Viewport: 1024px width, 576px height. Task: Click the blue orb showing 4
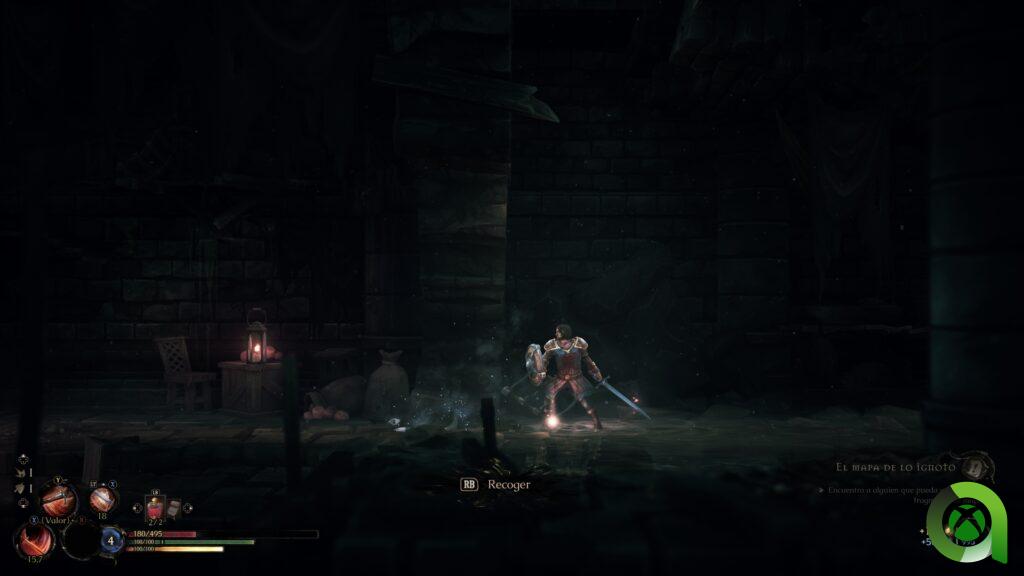[x=110, y=541]
